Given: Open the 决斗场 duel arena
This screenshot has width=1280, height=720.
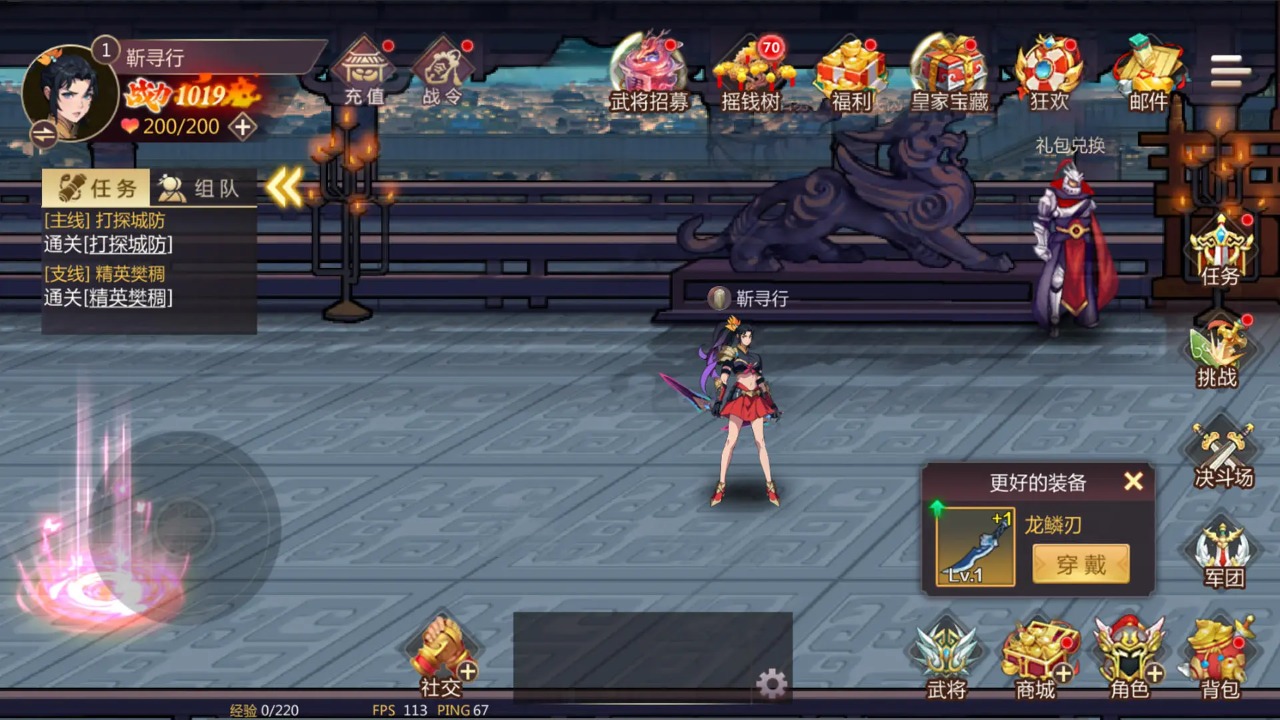Looking at the screenshot, I should click(1222, 455).
